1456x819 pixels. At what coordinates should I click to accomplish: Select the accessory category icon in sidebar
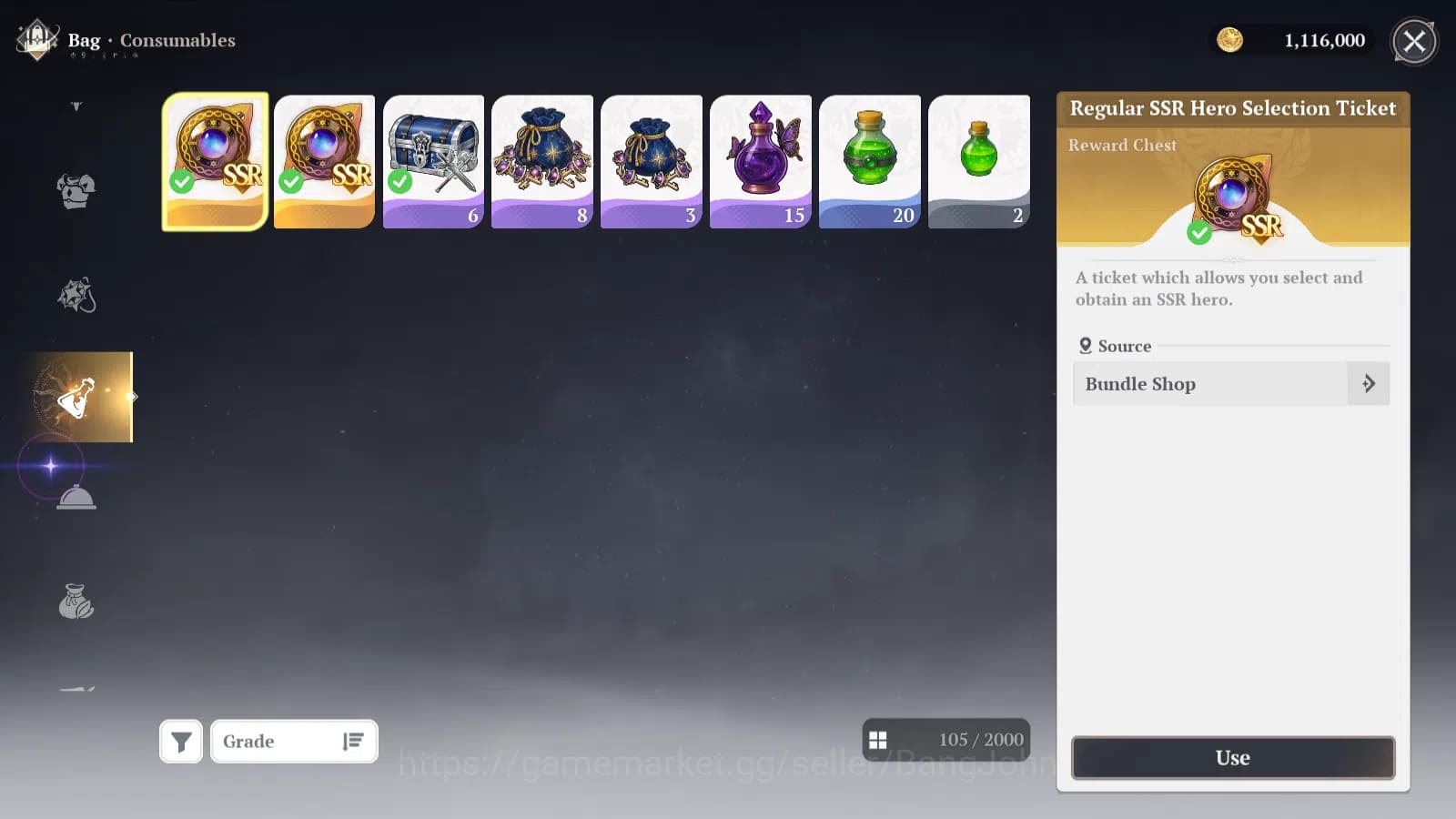tap(75, 293)
